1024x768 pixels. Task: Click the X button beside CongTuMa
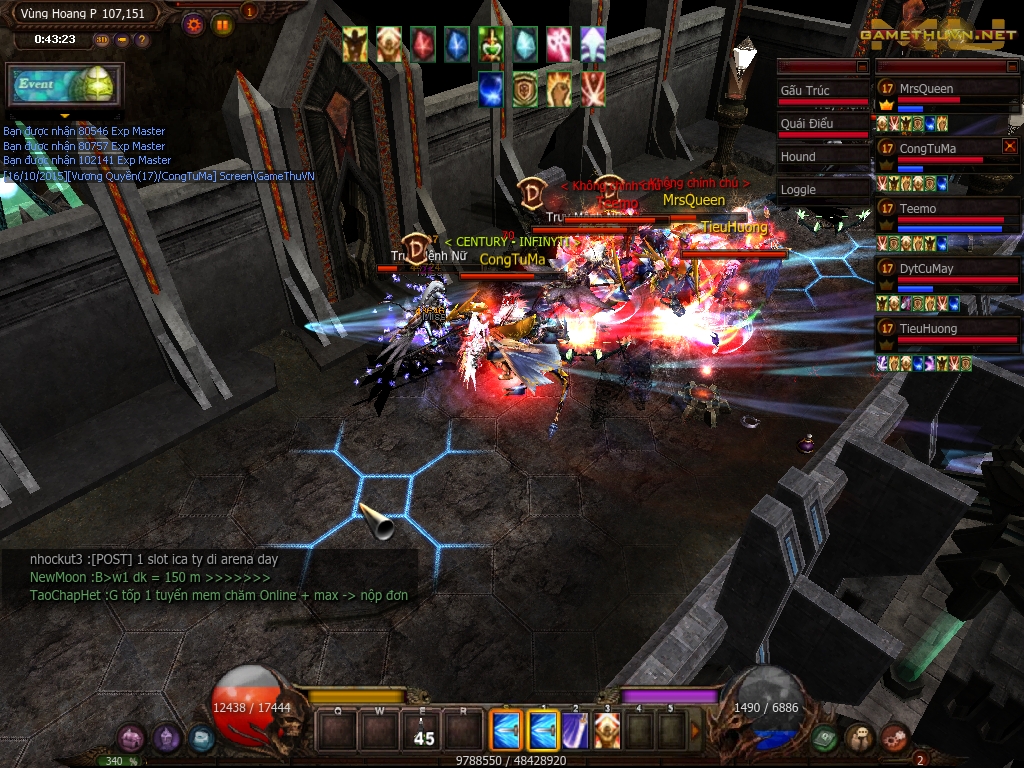[x=1010, y=147]
